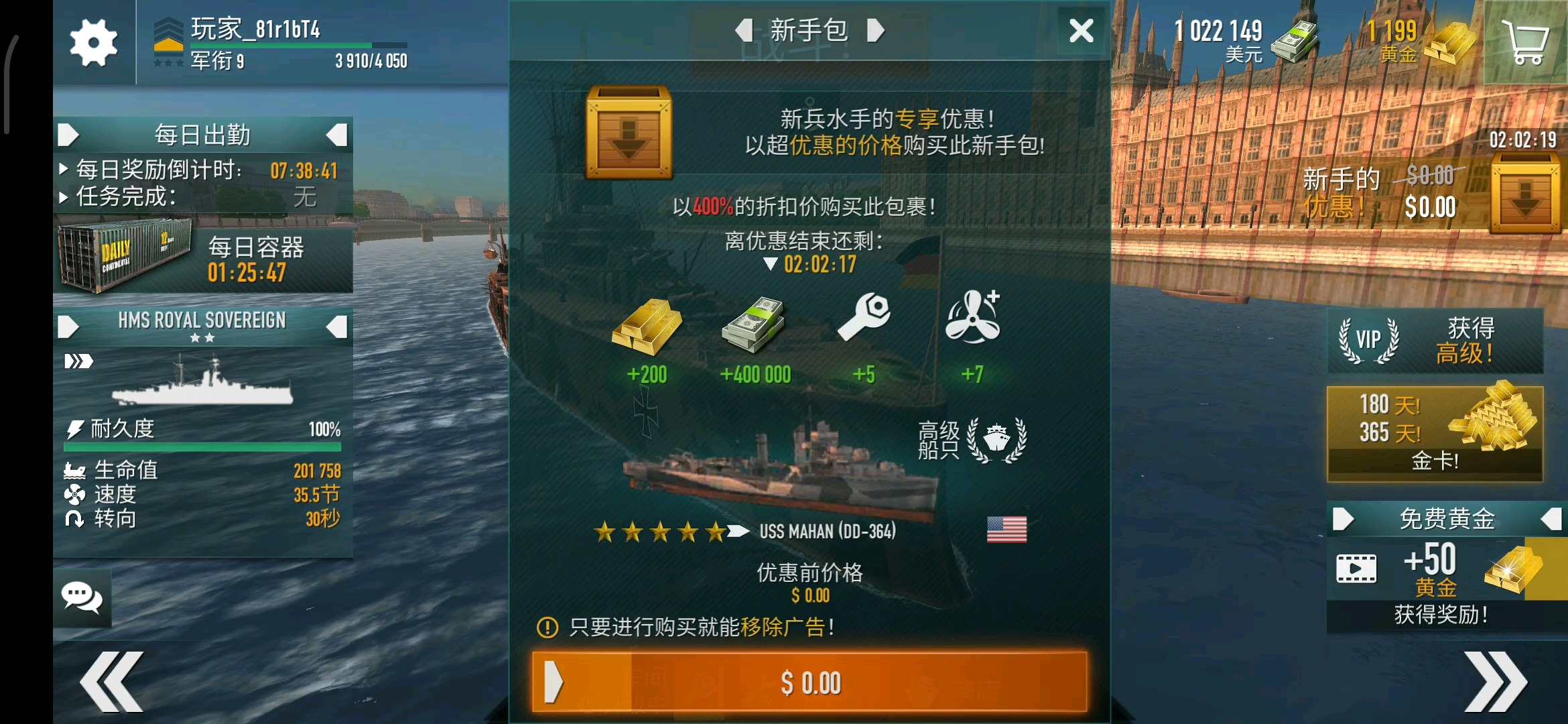The height and width of the screenshot is (724, 1568).
Task: Click the player rank insignia badge
Action: [x=169, y=40]
